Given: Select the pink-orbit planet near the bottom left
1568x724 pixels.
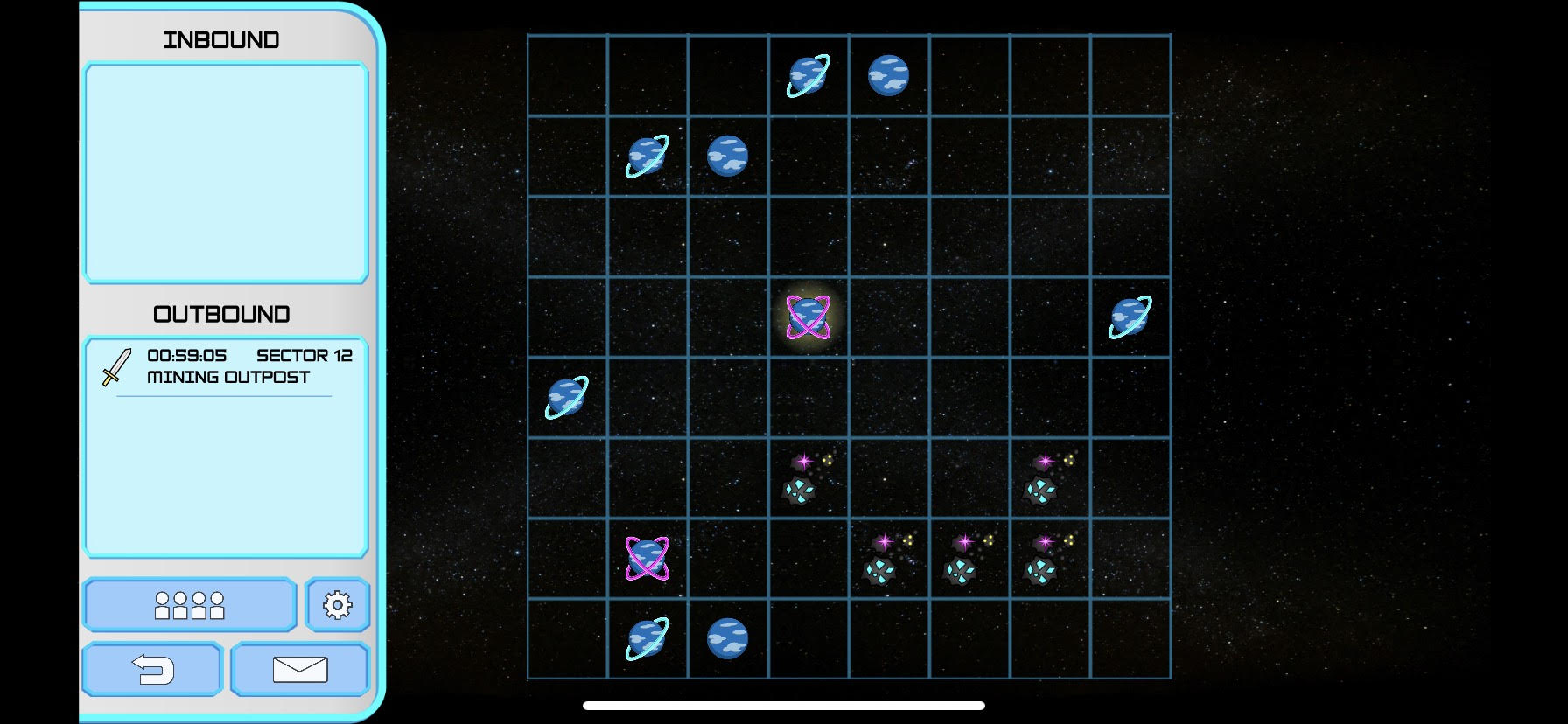Looking at the screenshot, I should point(646,559).
